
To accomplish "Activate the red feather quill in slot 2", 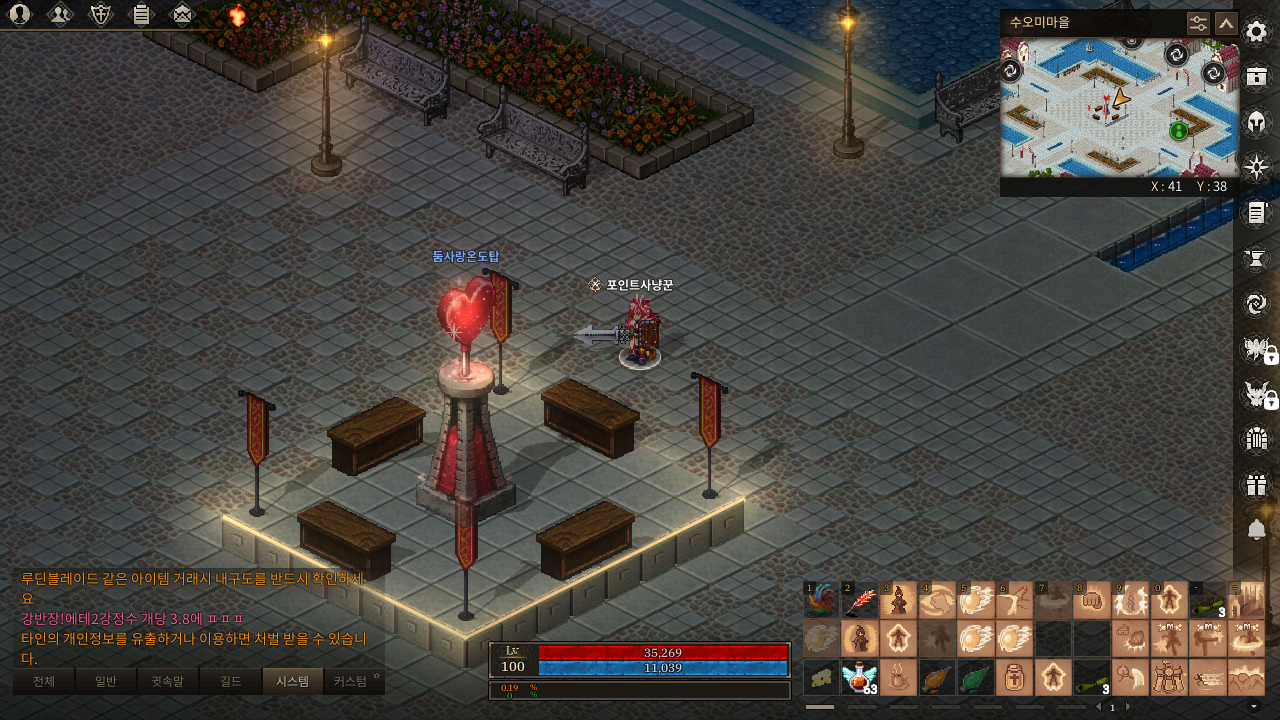I will click(x=860, y=600).
